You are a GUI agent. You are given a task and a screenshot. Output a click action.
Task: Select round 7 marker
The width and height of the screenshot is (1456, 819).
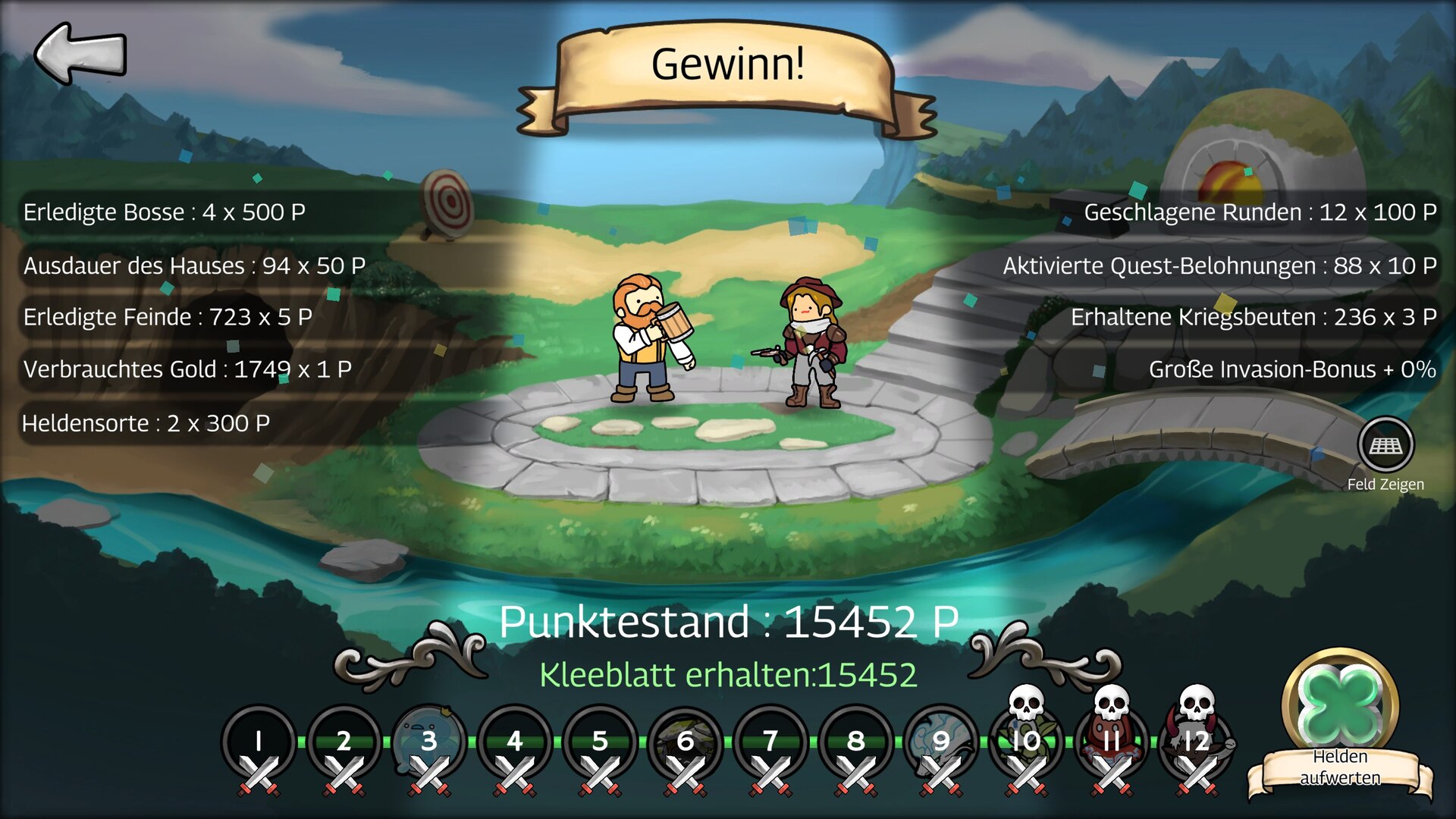[x=770, y=742]
